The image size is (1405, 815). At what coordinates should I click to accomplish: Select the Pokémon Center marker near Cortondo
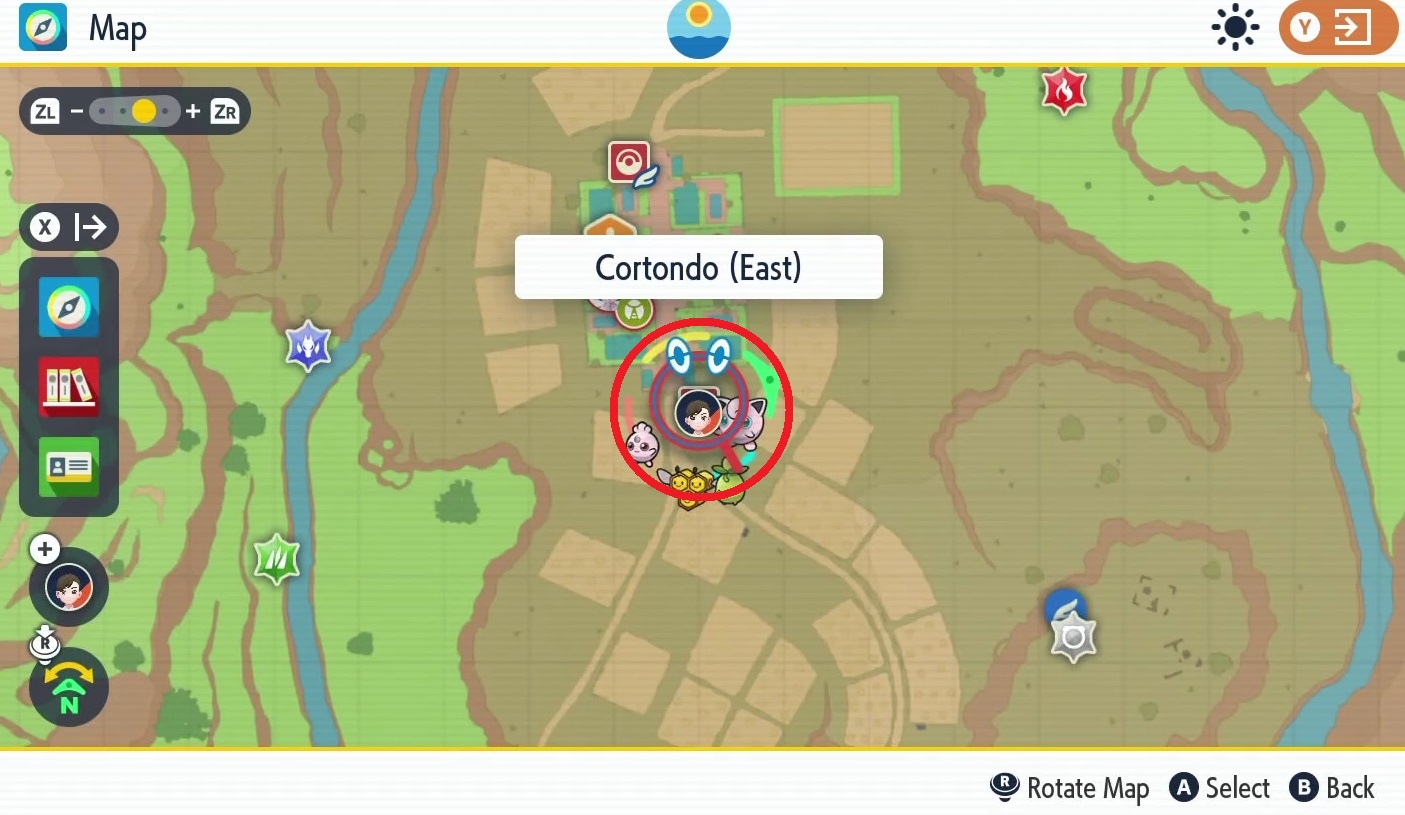coord(628,162)
